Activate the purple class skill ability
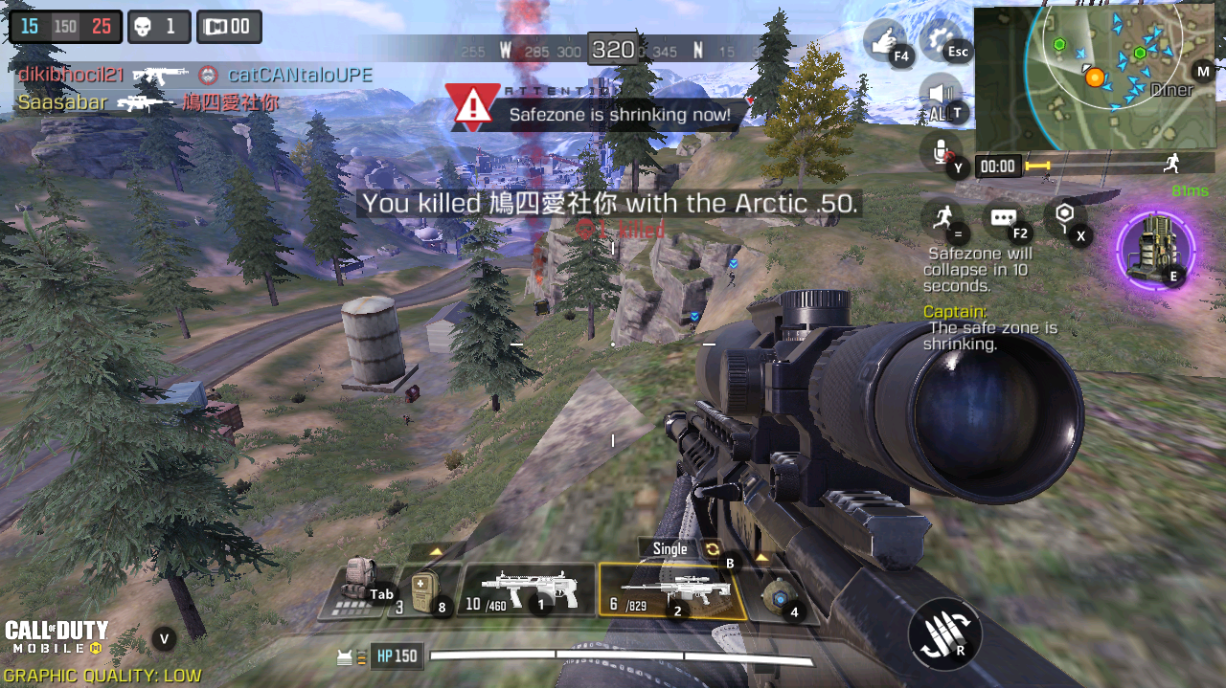Image resolution: width=1226 pixels, height=688 pixels. pos(1155,248)
